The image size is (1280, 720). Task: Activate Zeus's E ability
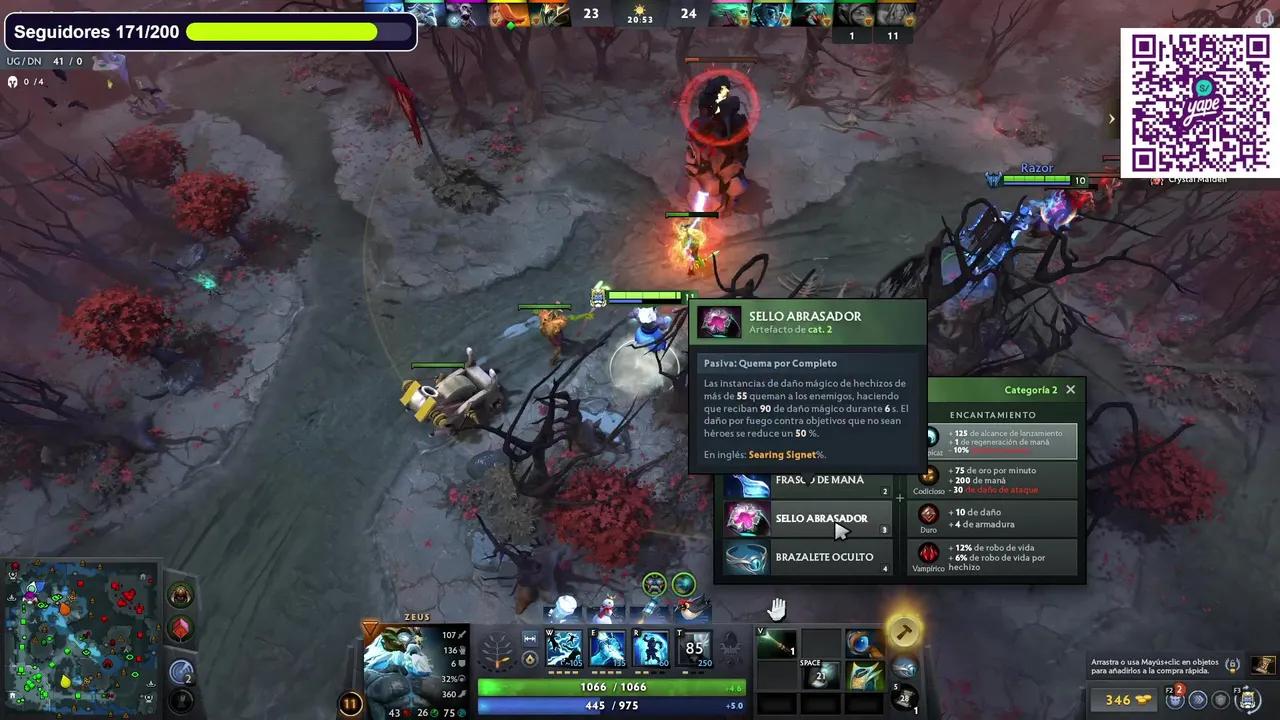click(607, 649)
